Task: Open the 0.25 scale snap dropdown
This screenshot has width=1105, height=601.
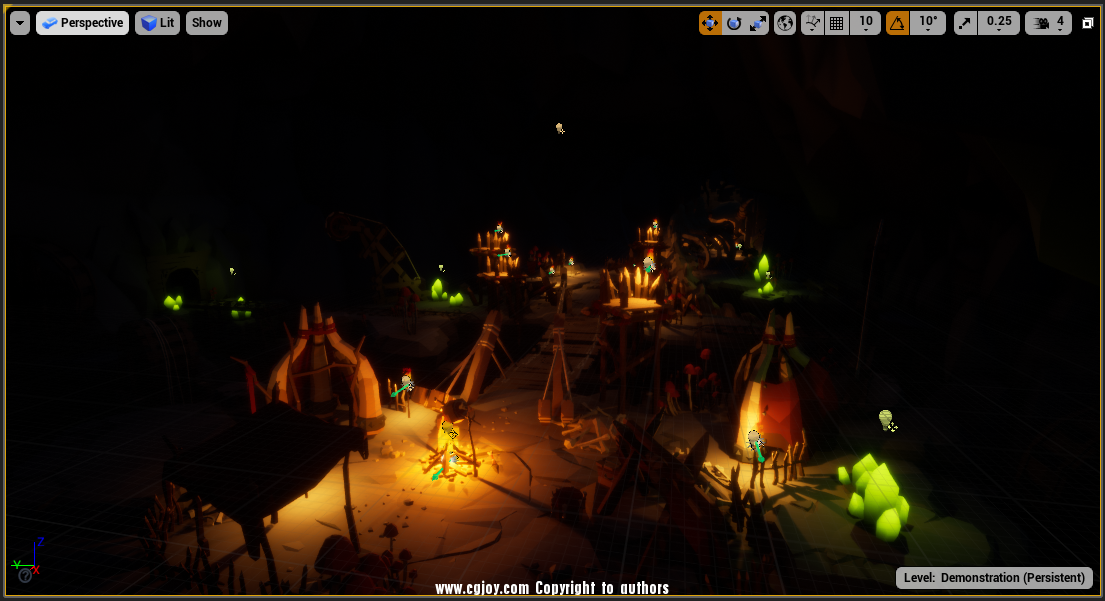Action: coord(998,23)
